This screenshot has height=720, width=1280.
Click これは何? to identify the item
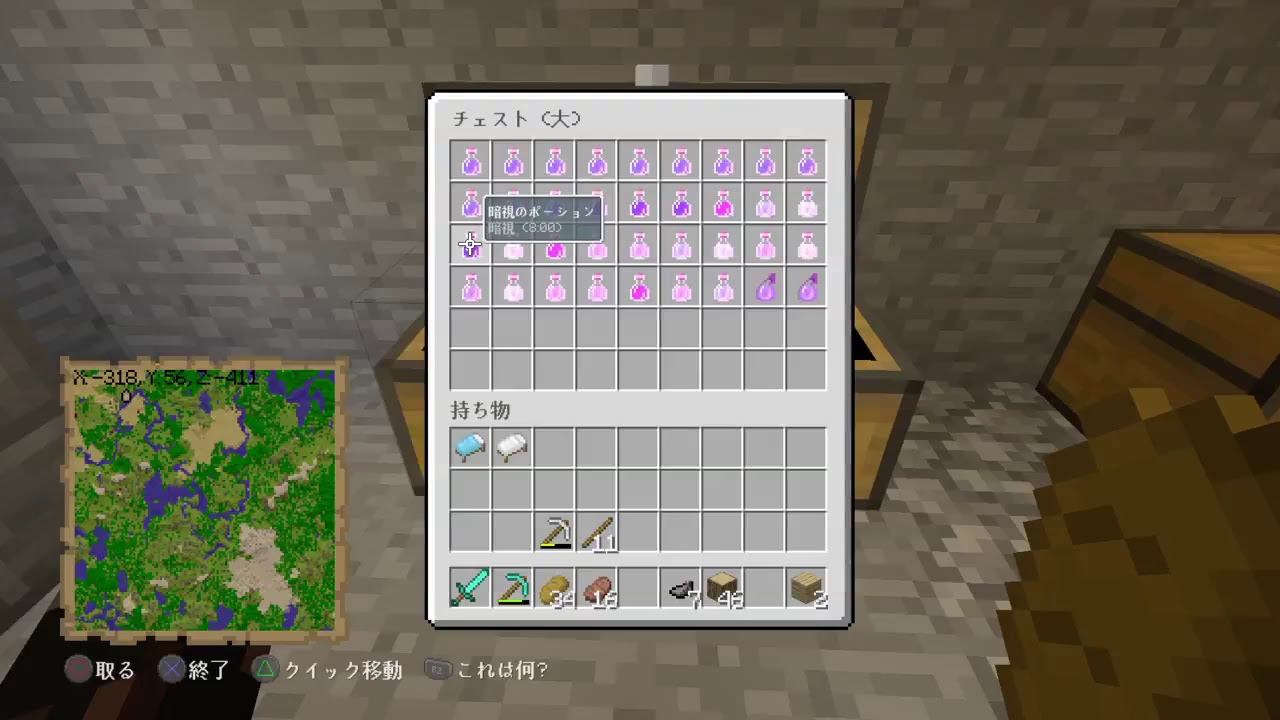pos(501,670)
